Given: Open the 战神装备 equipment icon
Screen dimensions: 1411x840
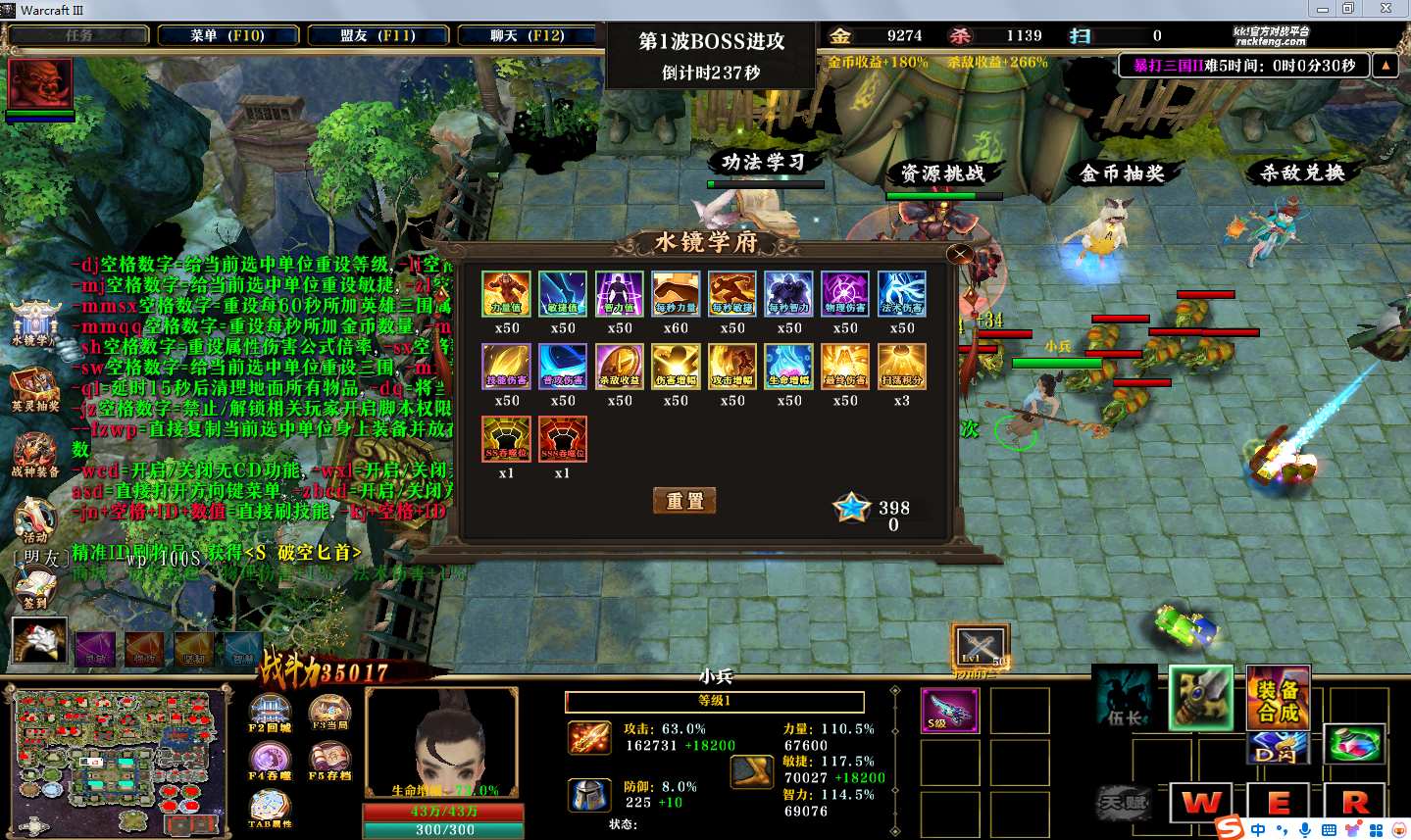Looking at the screenshot, I should click(35, 455).
